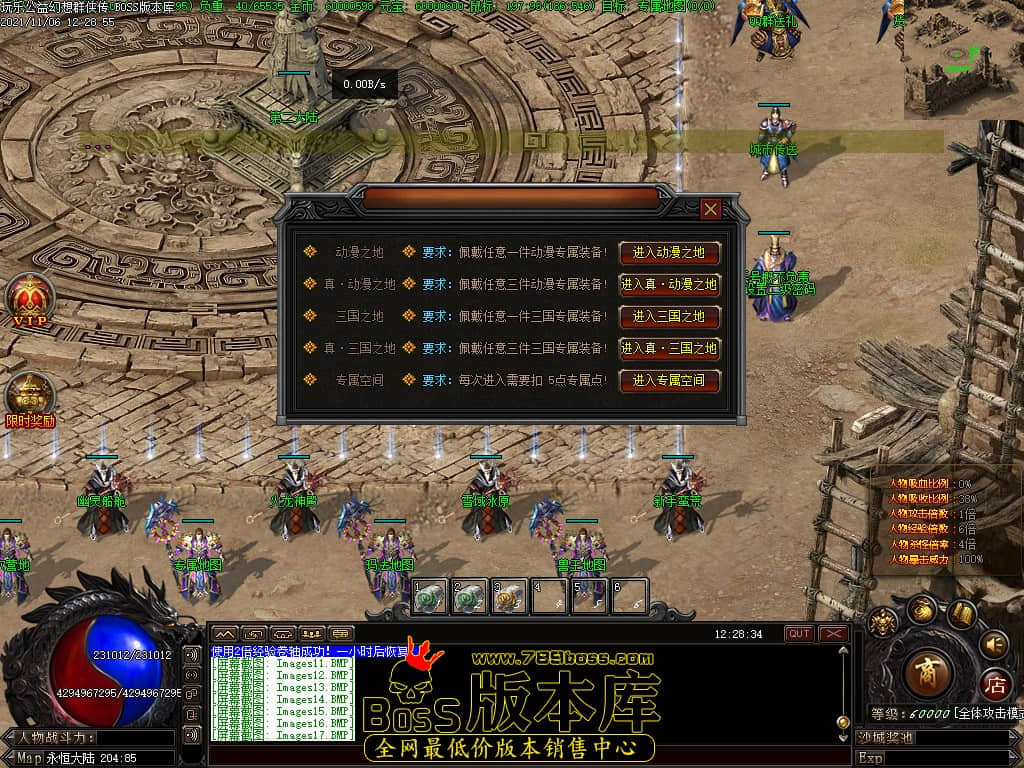Choose 进入真·动漫之地

pos(669,284)
